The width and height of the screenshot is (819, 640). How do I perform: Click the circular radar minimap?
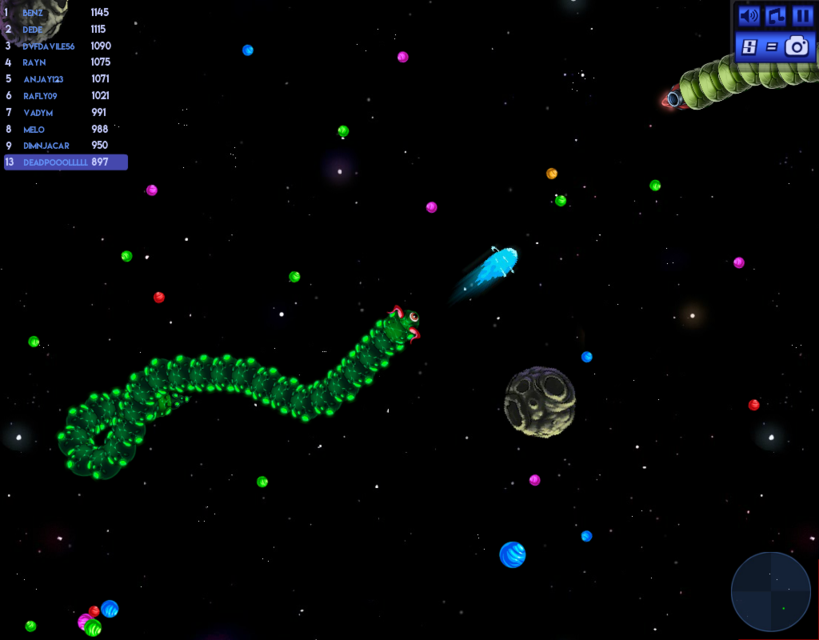coord(770,592)
